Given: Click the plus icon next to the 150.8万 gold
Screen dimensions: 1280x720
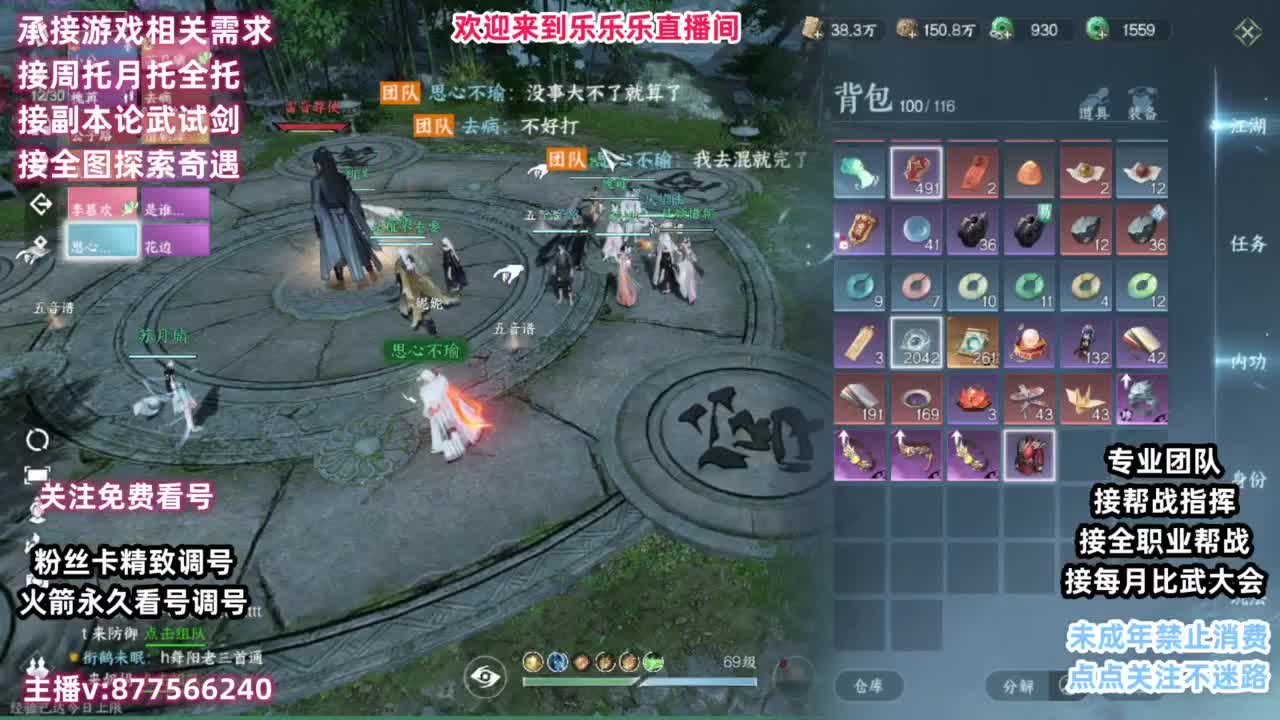Looking at the screenshot, I should tap(912, 35).
